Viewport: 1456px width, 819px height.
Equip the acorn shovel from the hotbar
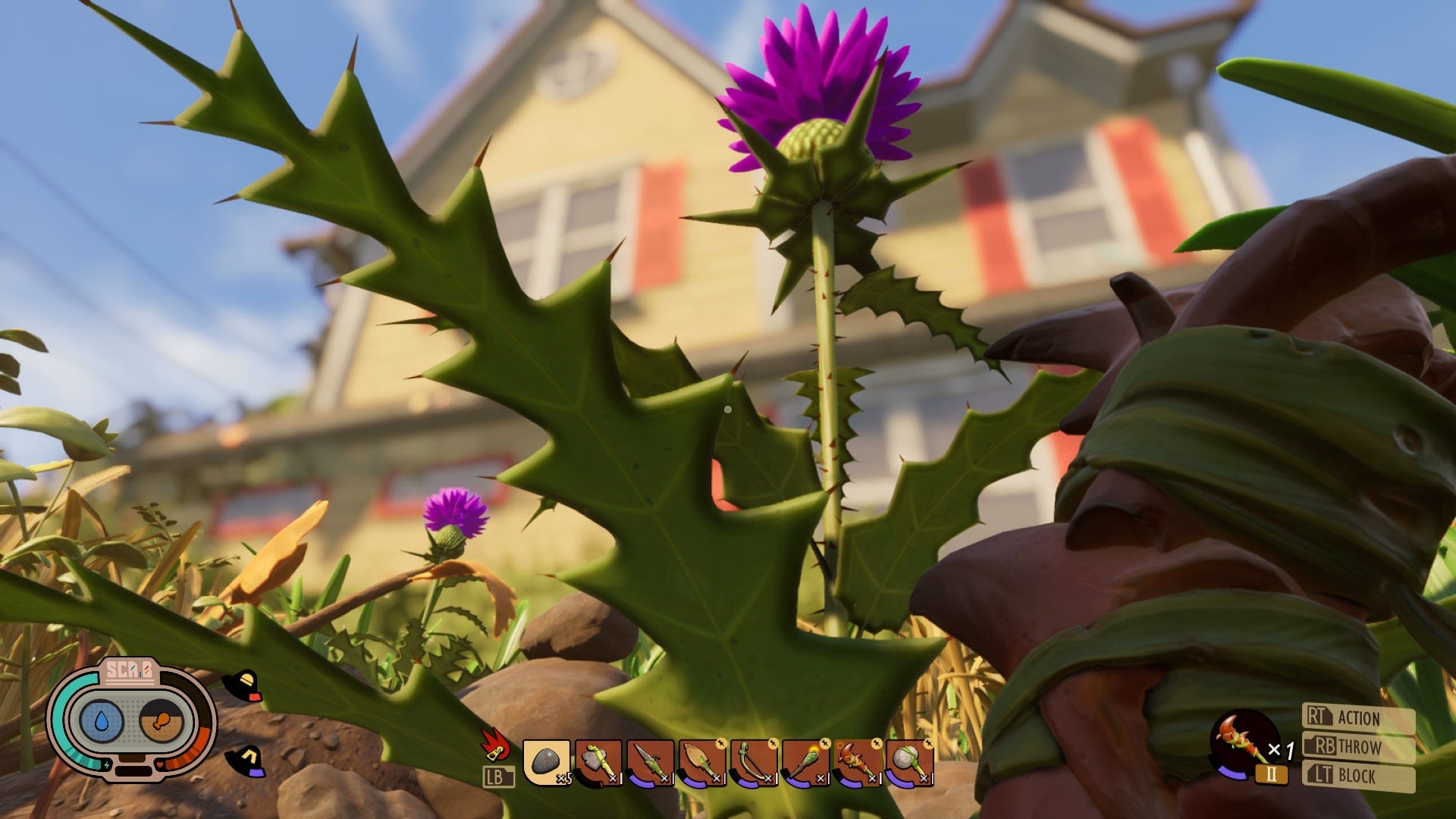[x=702, y=762]
